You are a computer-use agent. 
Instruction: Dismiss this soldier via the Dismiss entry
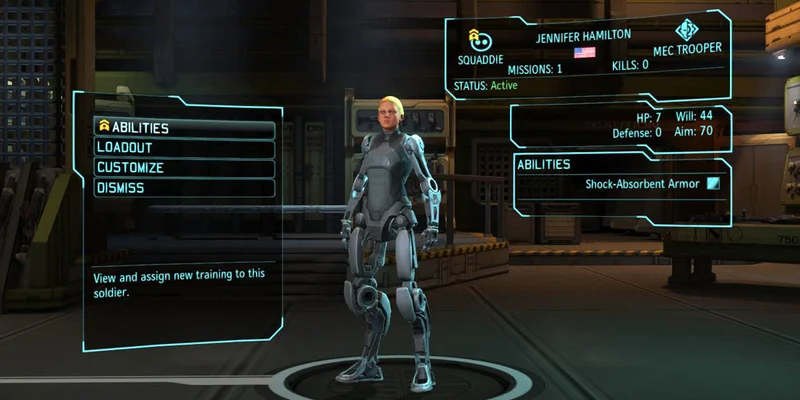pyautogui.click(x=184, y=188)
